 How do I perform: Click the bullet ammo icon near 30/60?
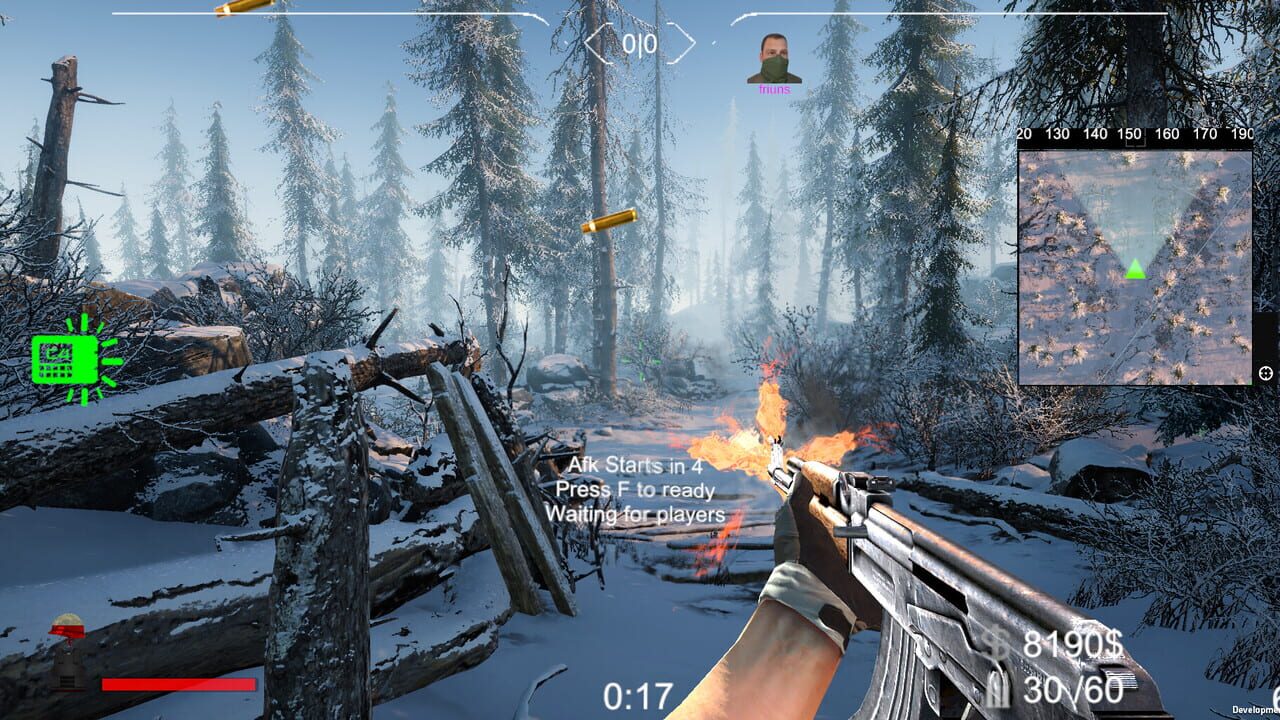coord(997,689)
